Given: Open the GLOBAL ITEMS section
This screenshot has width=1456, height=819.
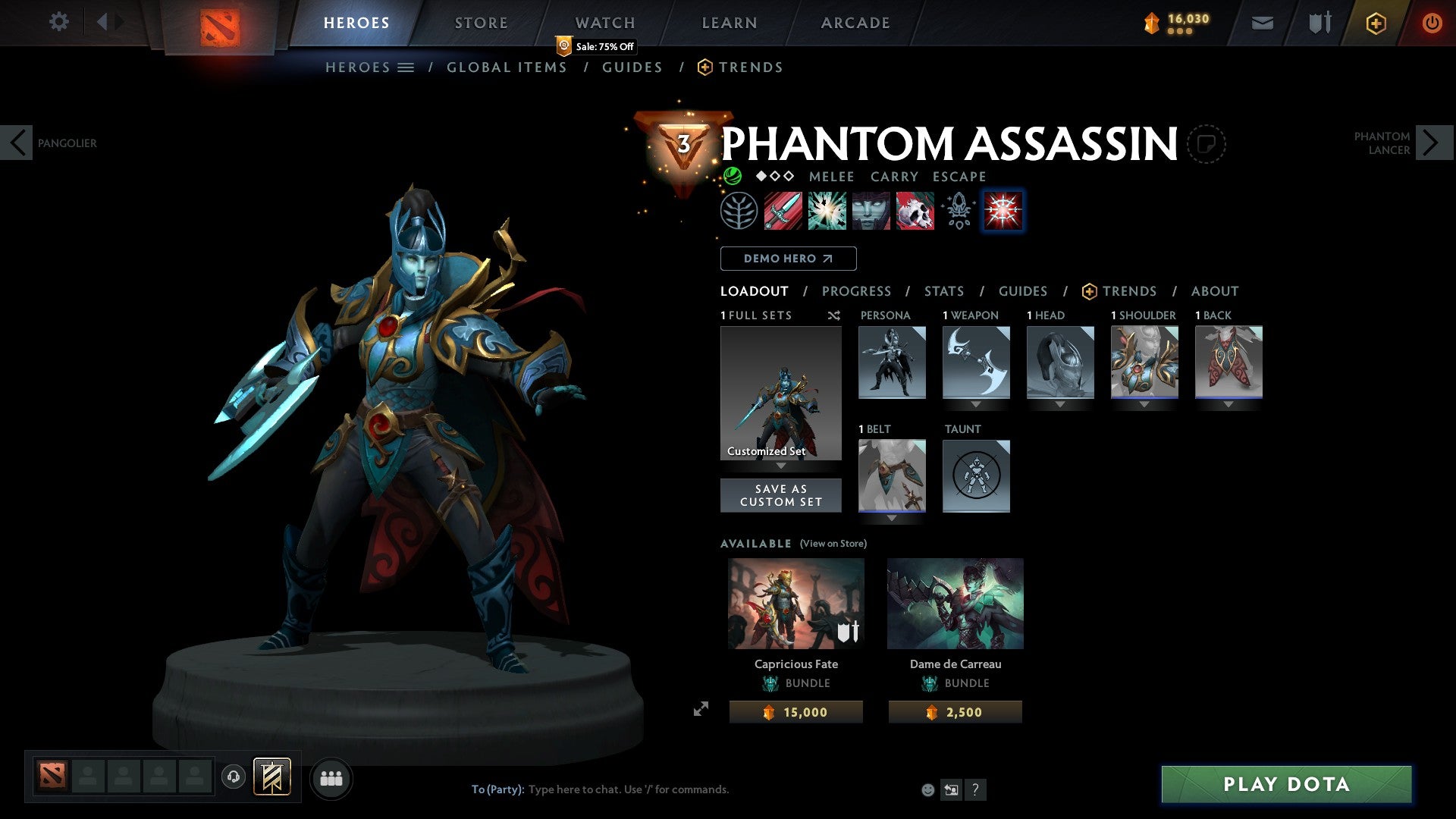Looking at the screenshot, I should tap(507, 67).
